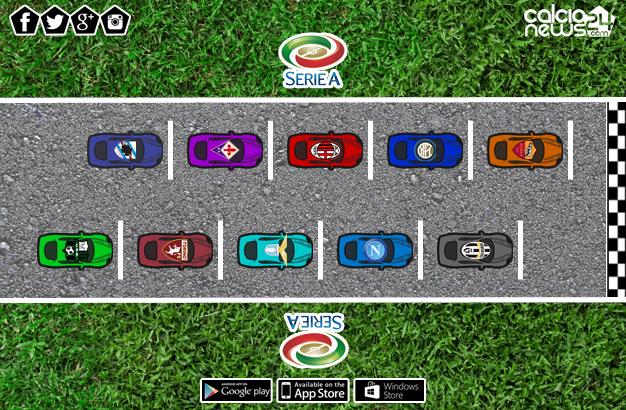Open the Twitter icon link

tap(55, 20)
